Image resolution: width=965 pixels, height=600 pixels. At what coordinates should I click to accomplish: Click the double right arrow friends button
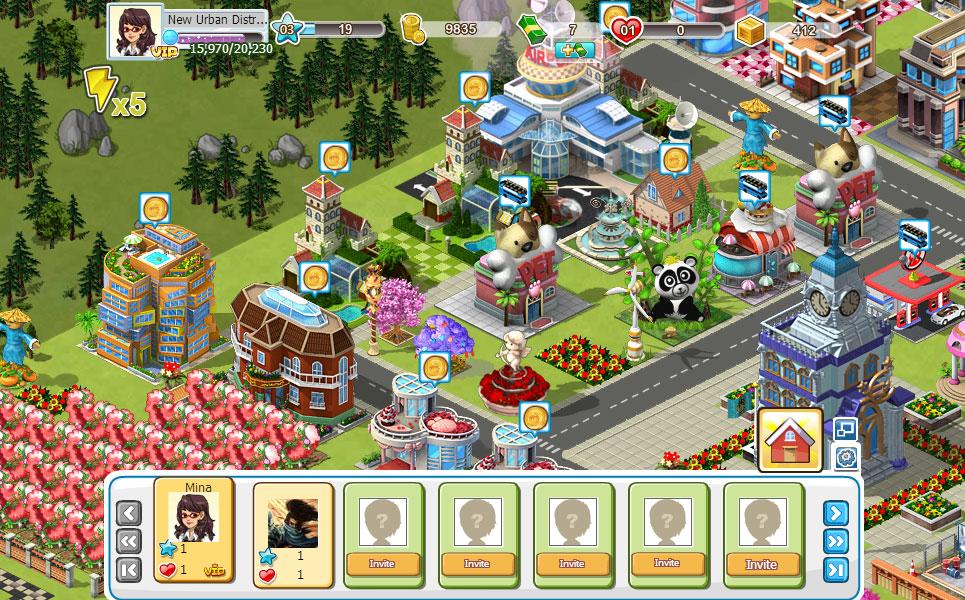coord(836,542)
